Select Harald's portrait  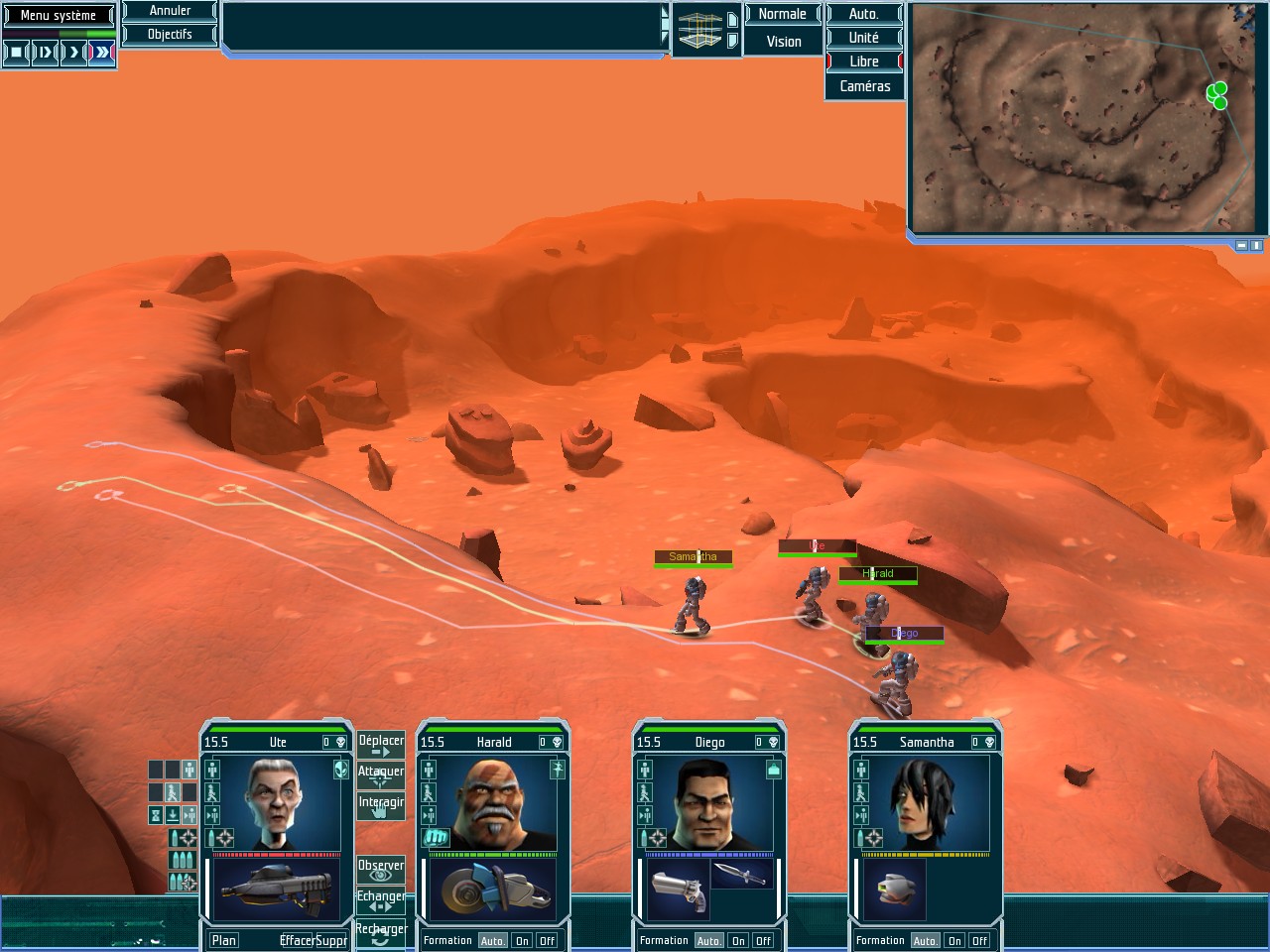tap(493, 804)
